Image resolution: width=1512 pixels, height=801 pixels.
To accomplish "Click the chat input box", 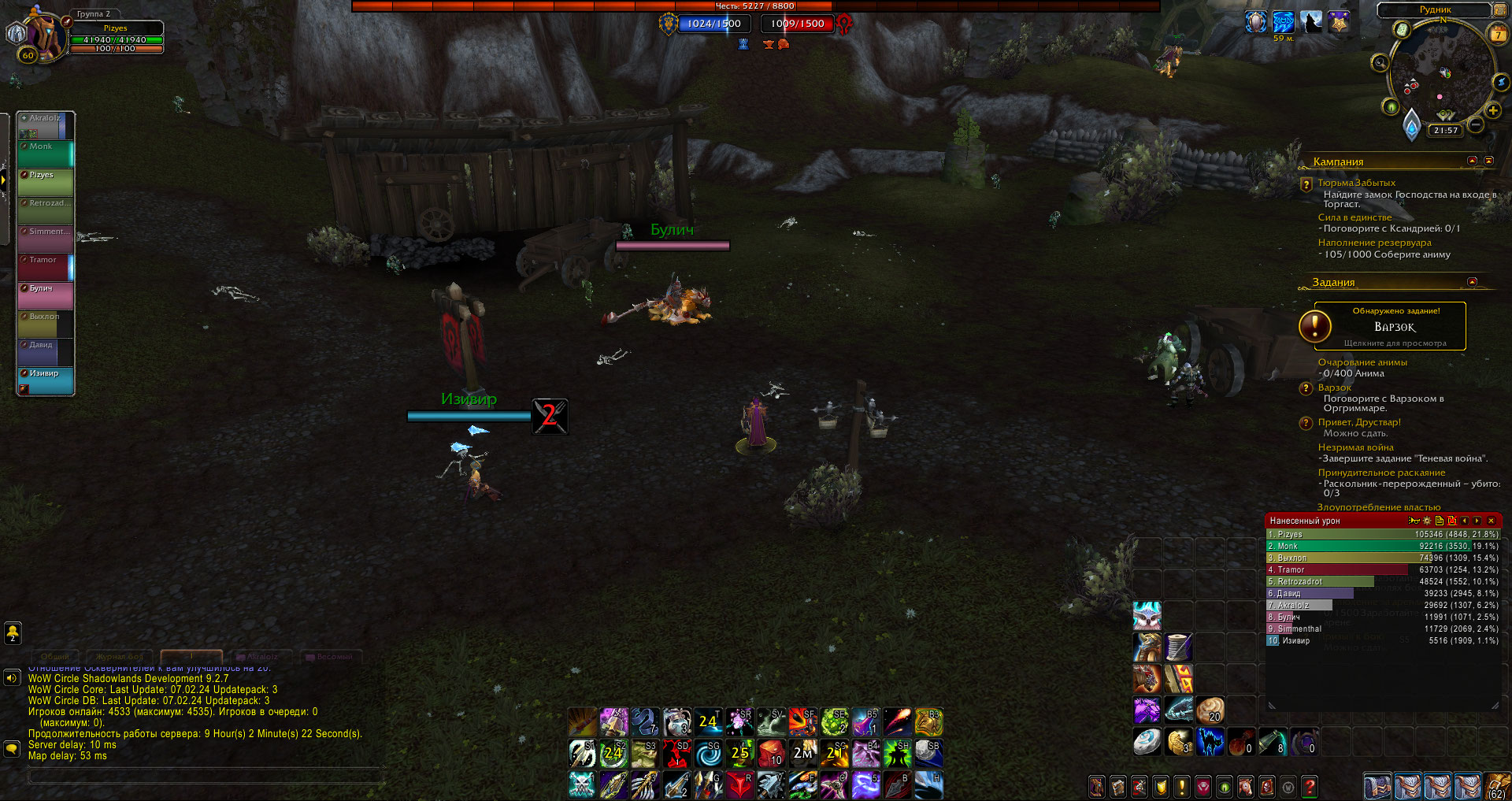I will (x=205, y=777).
